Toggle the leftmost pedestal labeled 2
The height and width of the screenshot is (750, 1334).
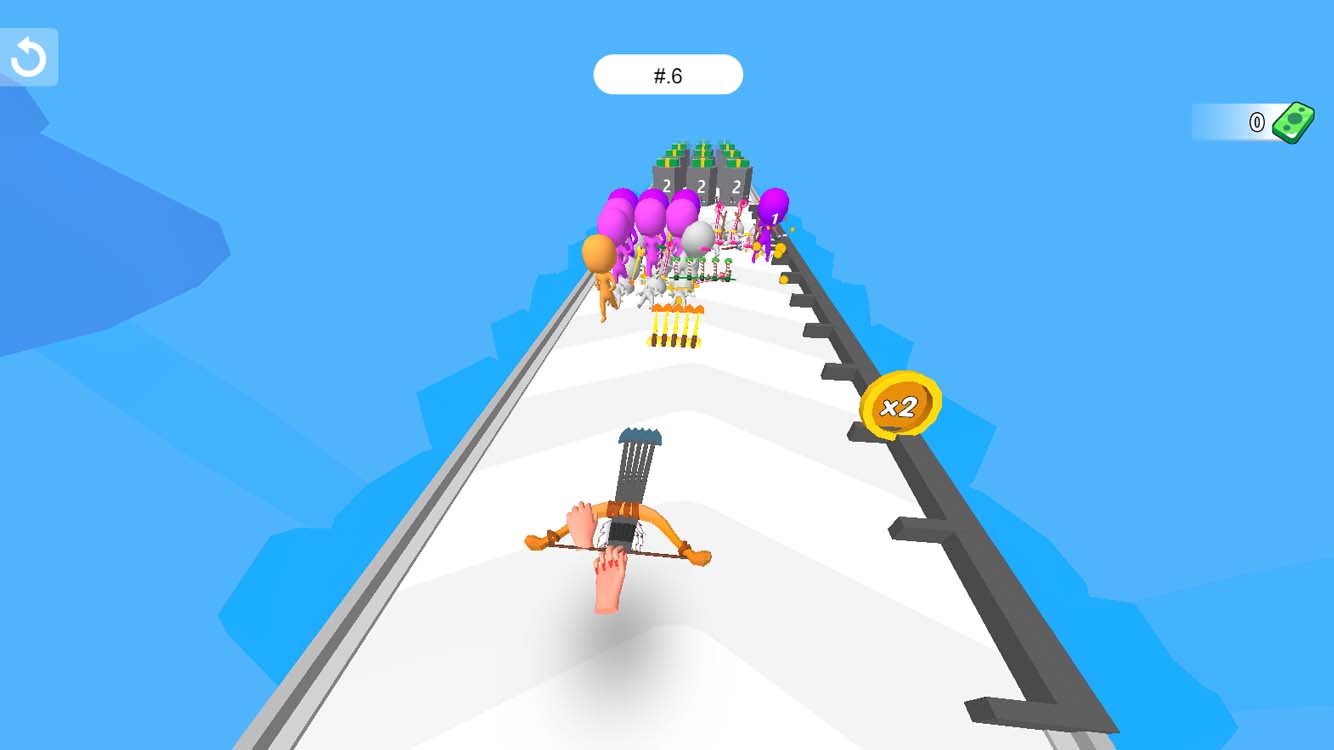tap(666, 183)
